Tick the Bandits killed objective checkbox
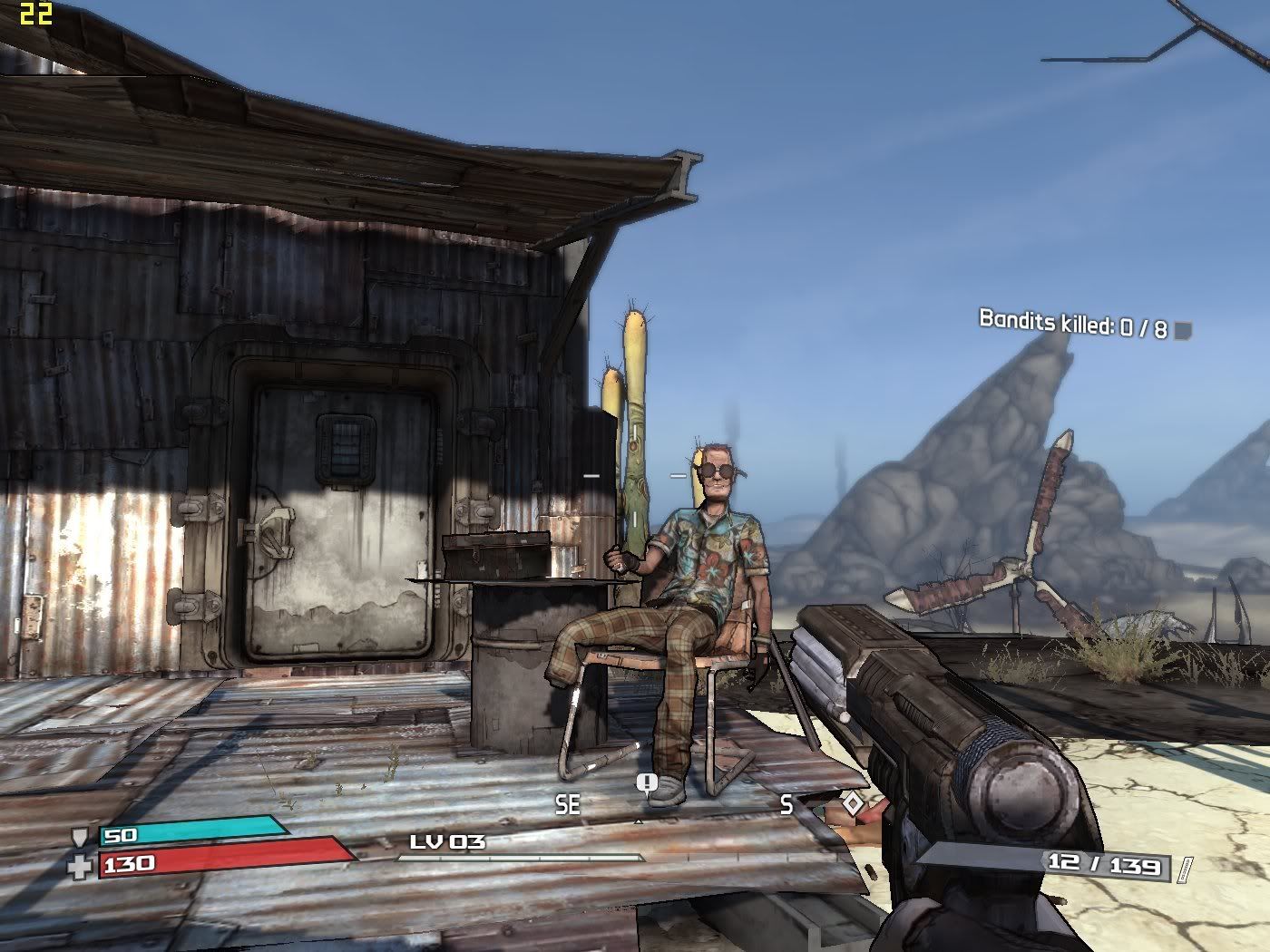This screenshot has width=1270, height=952. click(x=1182, y=331)
